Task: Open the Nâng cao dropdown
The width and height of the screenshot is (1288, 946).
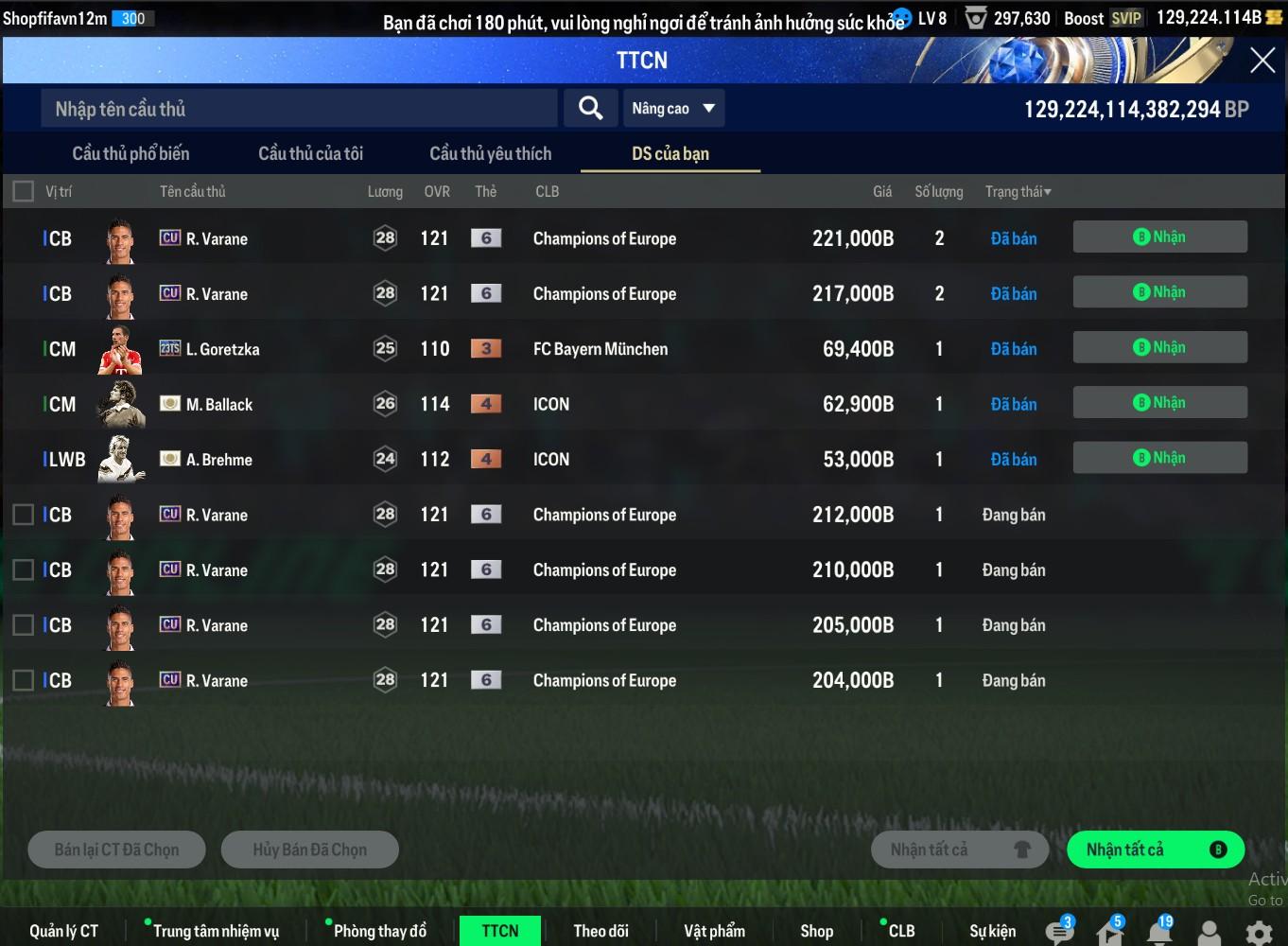Action: (x=673, y=109)
